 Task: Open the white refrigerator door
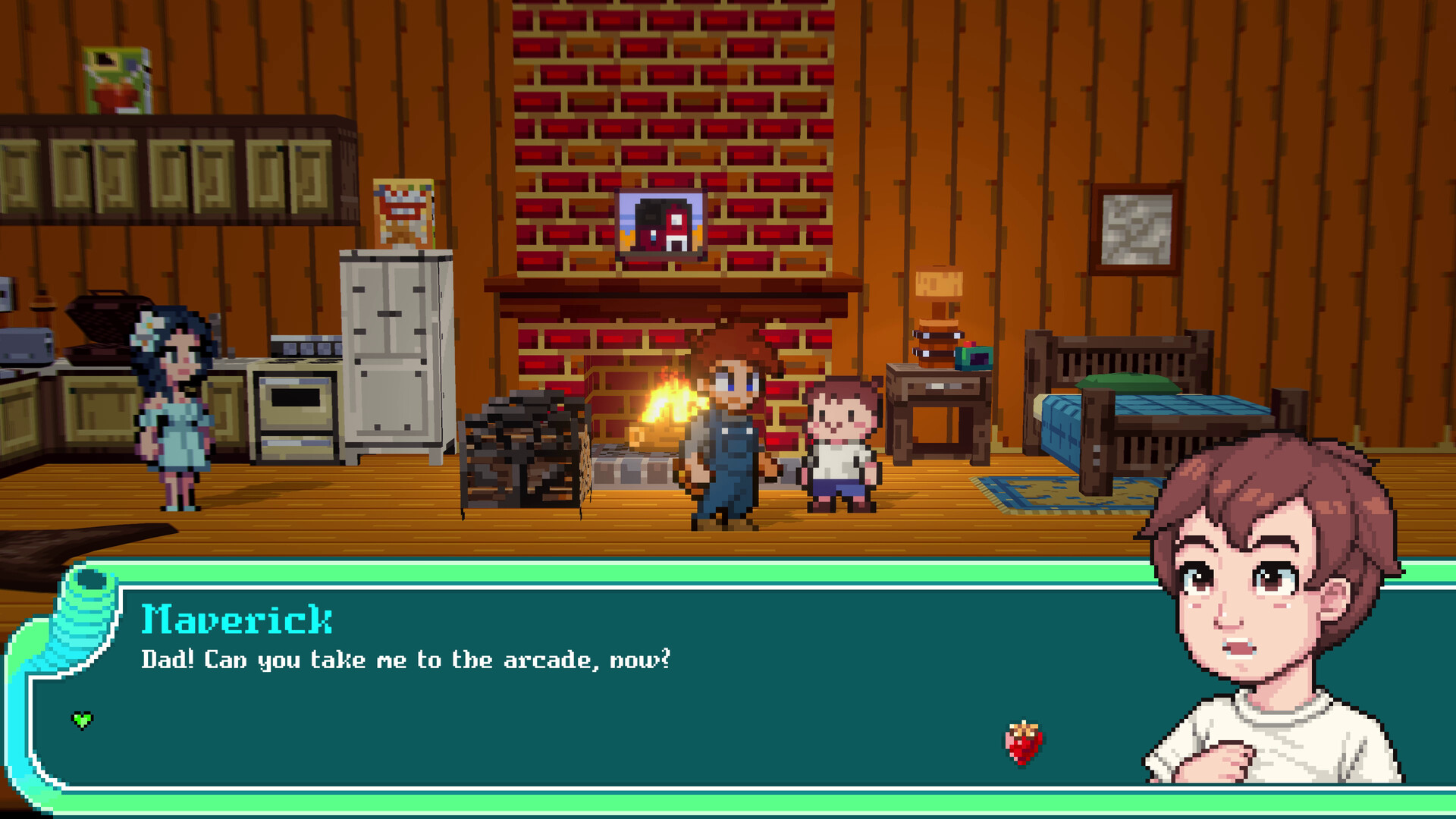(x=388, y=356)
